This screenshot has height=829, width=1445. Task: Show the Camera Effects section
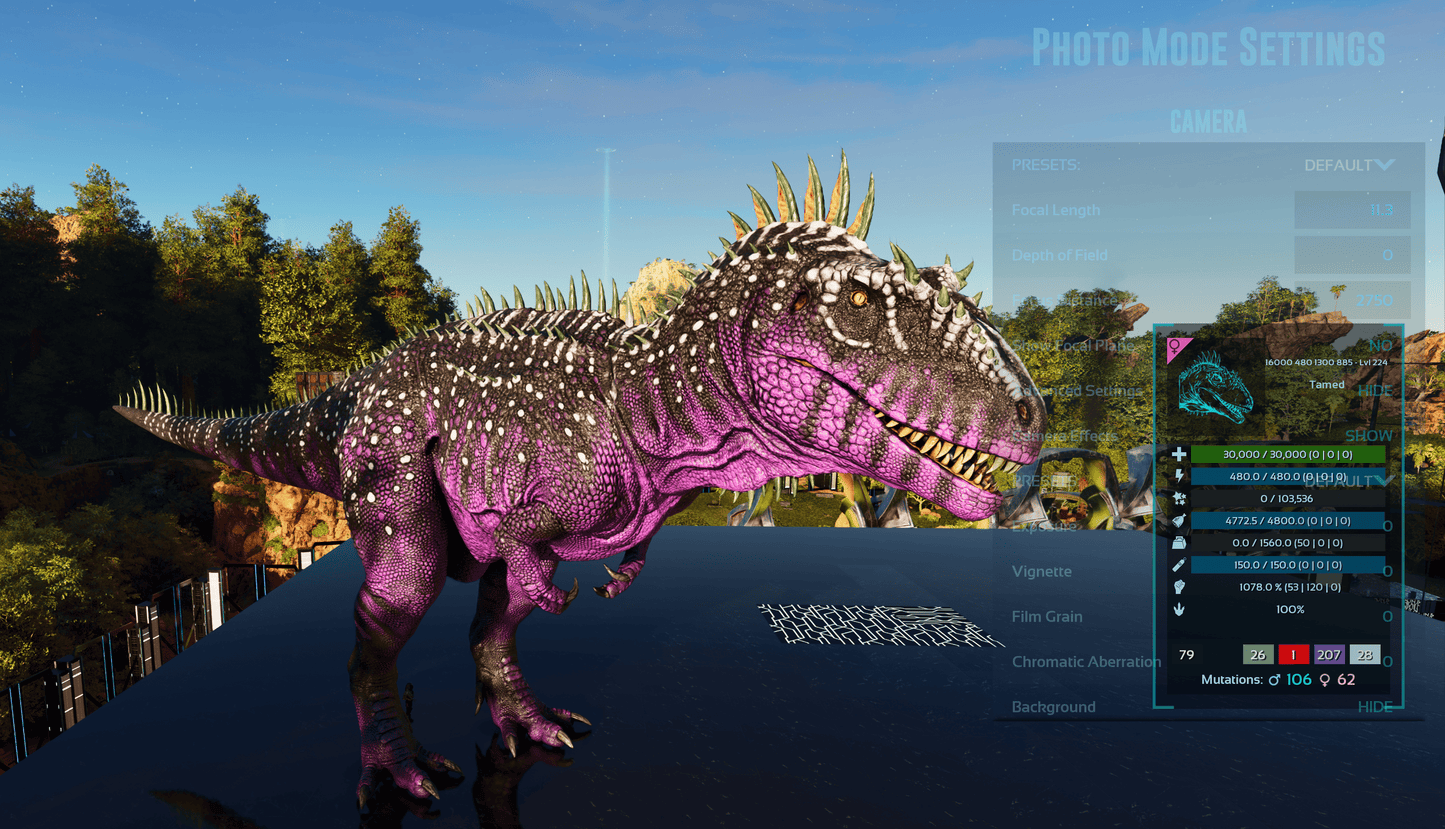pos(1368,436)
